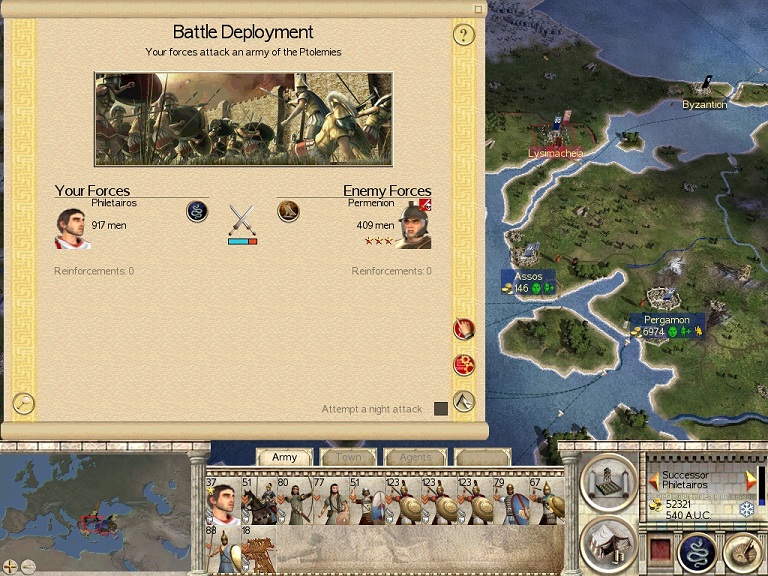Switch to the Town tab
The image size is (768, 576).
(x=349, y=457)
